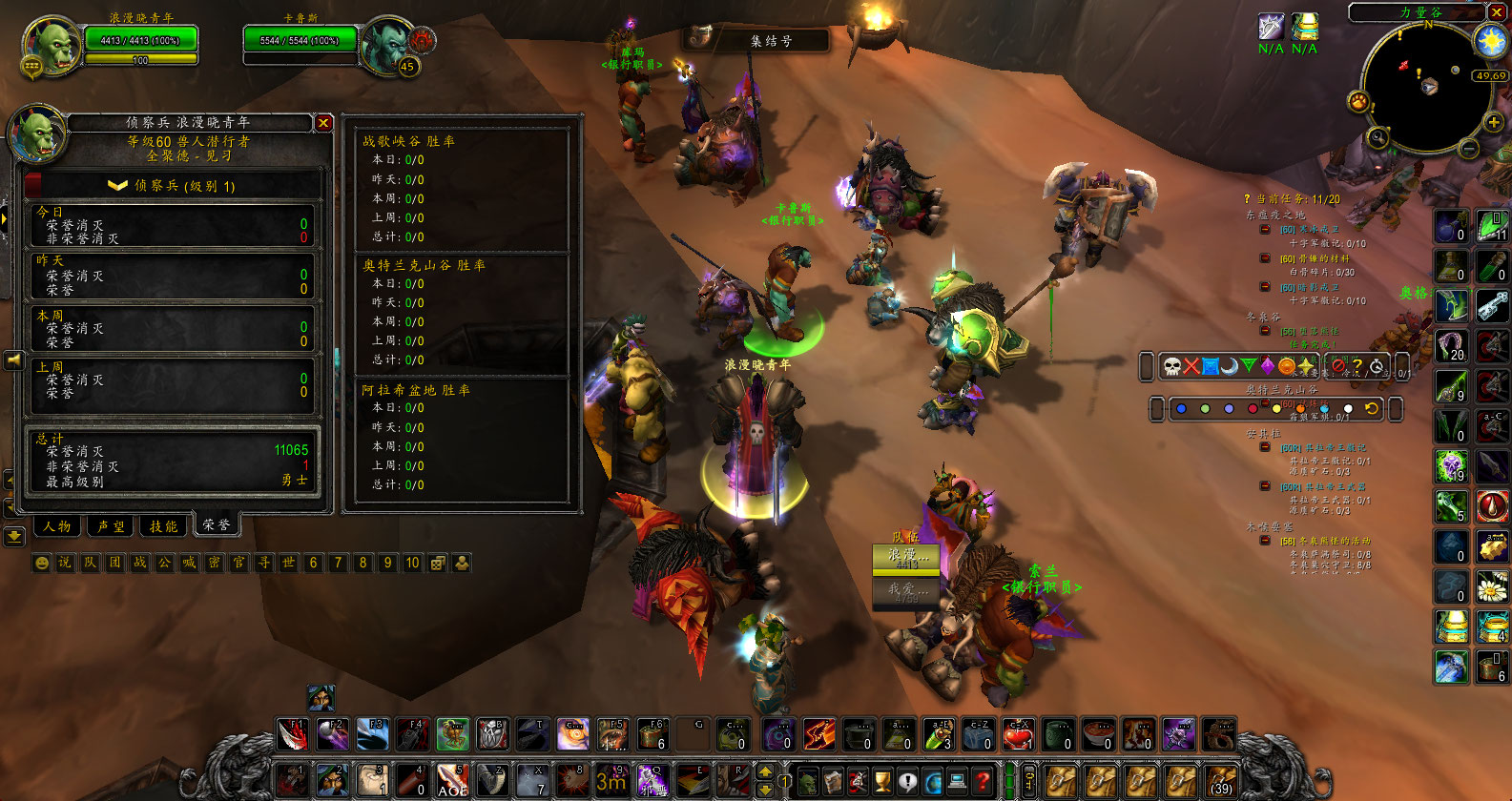This screenshot has width=1512, height=801.
Task: Open the paw print tracking button
Action: [1357, 101]
